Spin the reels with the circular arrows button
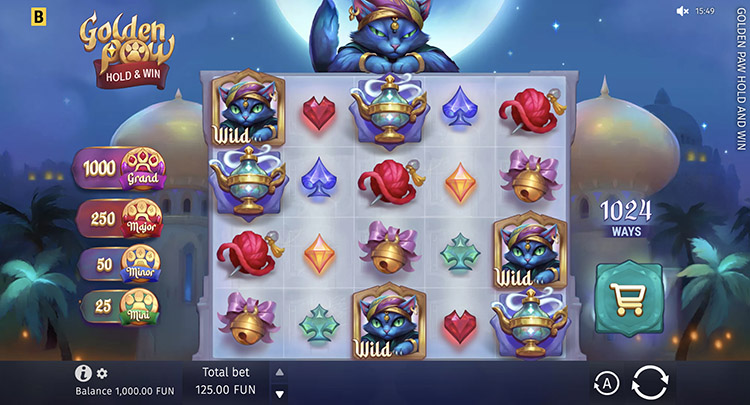This screenshot has width=750, height=405. pyautogui.click(x=650, y=382)
